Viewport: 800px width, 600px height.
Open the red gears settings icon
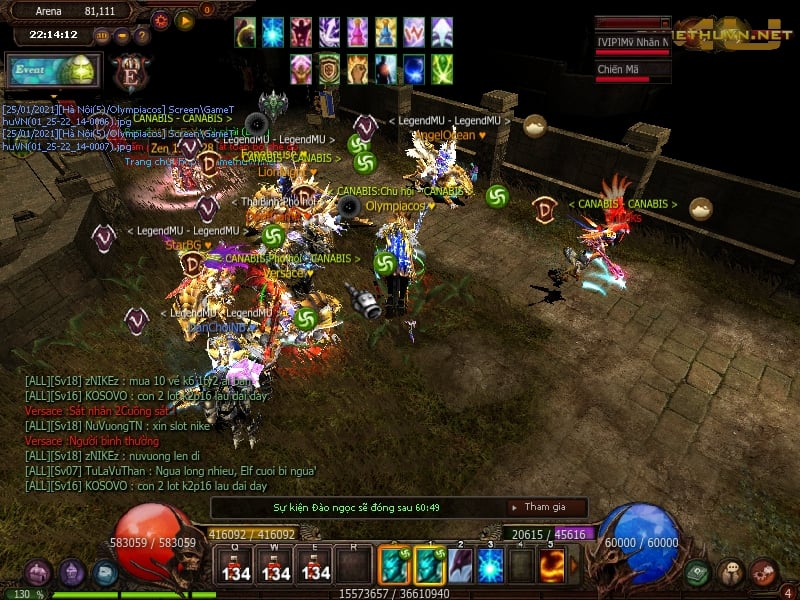coord(763,572)
